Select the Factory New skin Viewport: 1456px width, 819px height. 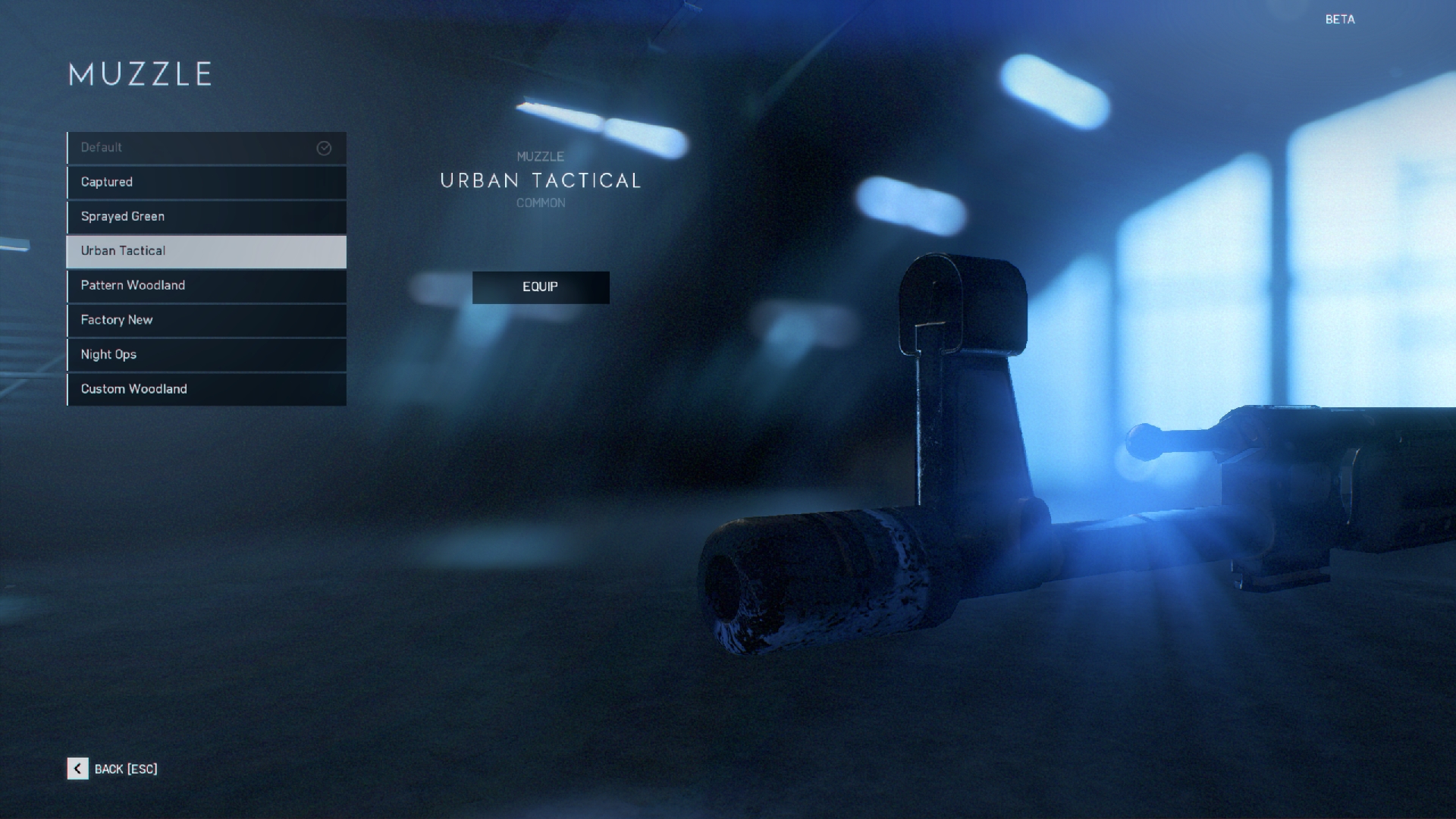click(206, 320)
